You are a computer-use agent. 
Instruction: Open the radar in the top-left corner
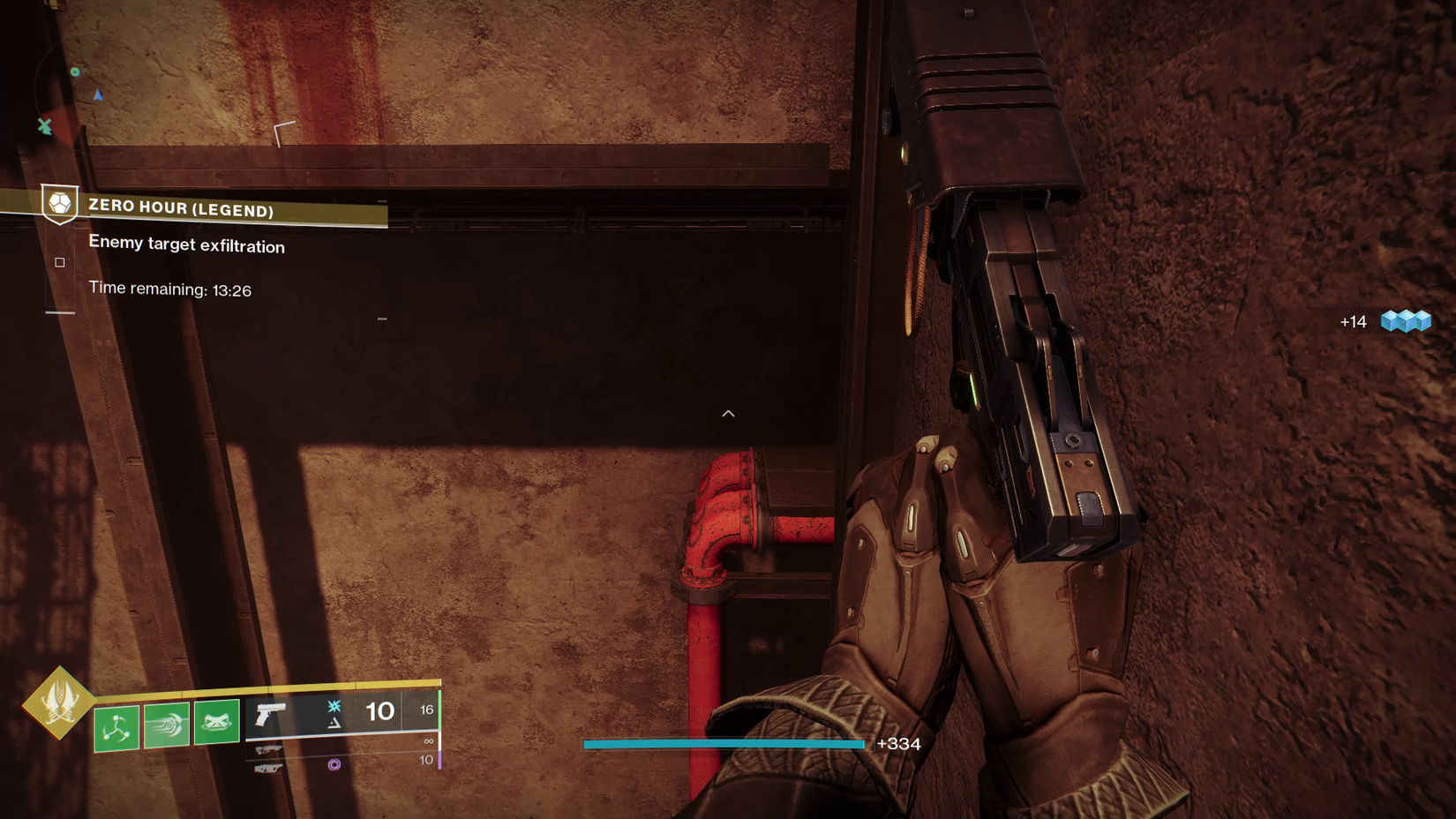66,97
